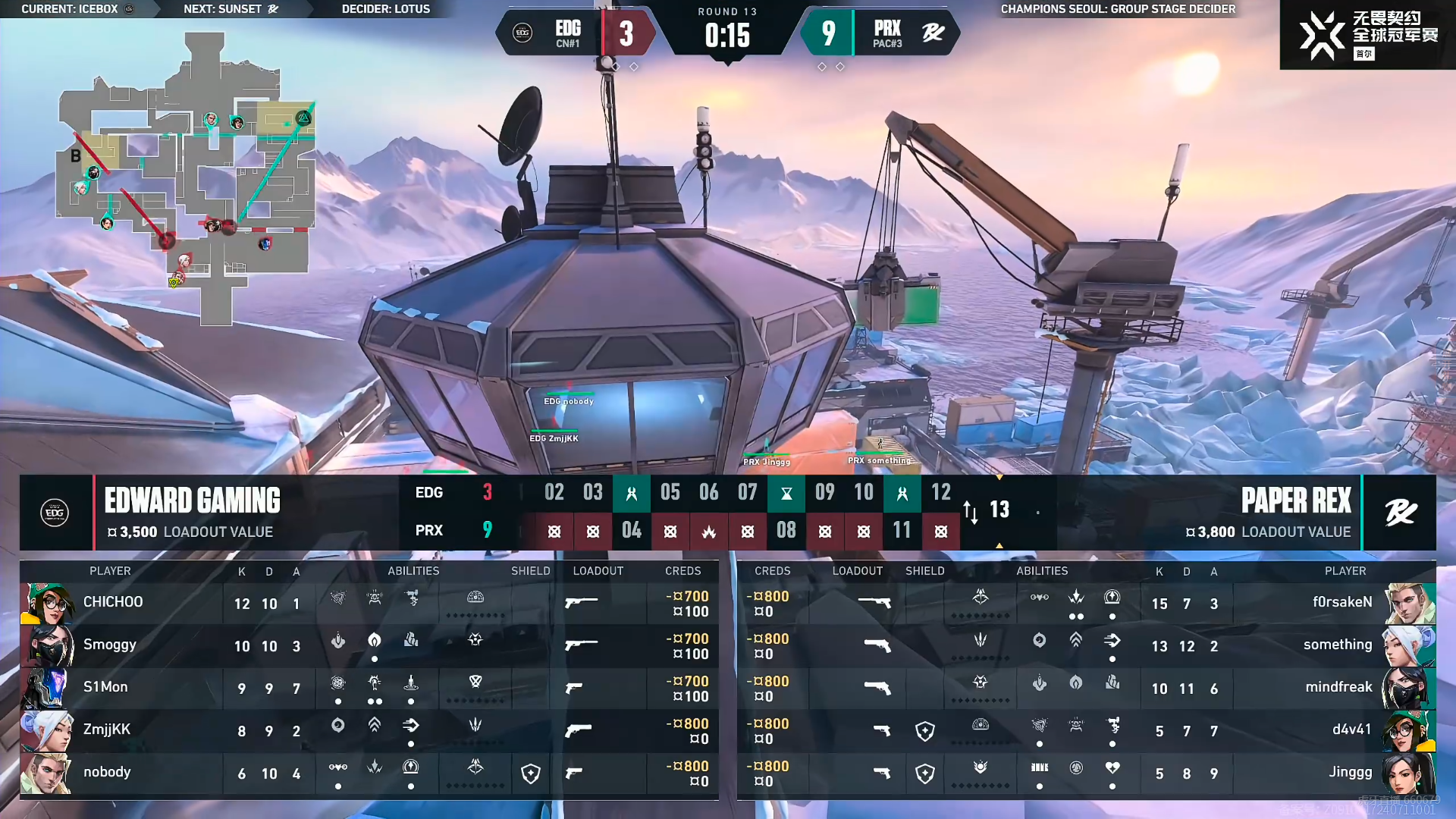Click the player name f0rsakeN
The image size is (1456, 819).
(x=1341, y=602)
